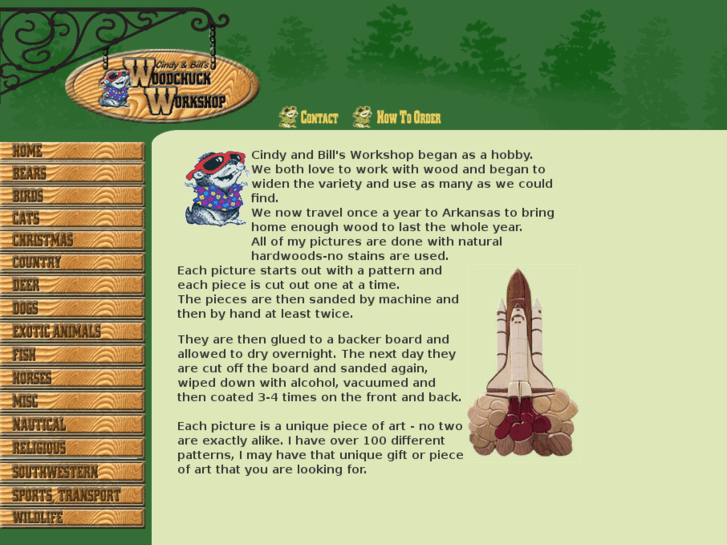Open the Horses section
The height and width of the screenshot is (545, 727).
(72, 379)
